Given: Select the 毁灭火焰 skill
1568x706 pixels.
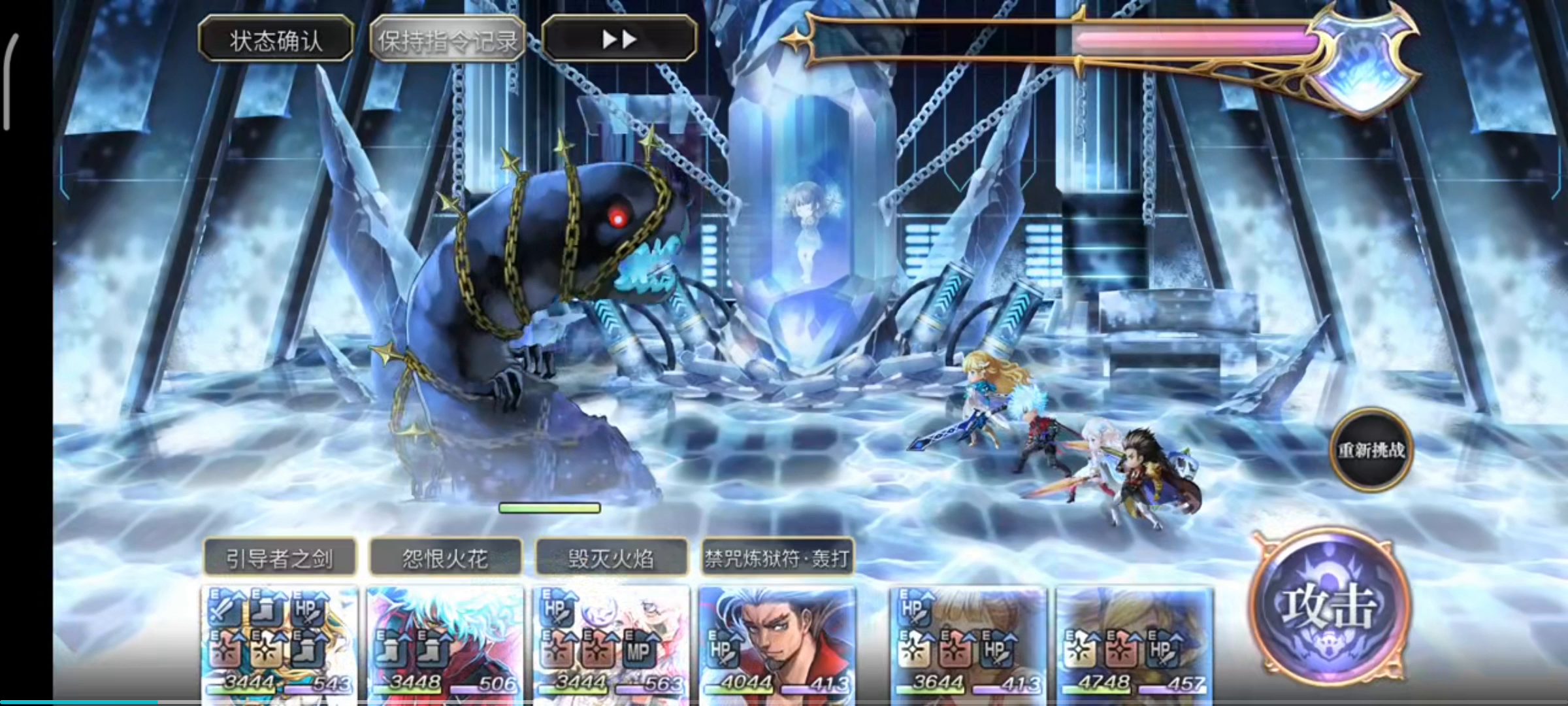Looking at the screenshot, I should (613, 559).
